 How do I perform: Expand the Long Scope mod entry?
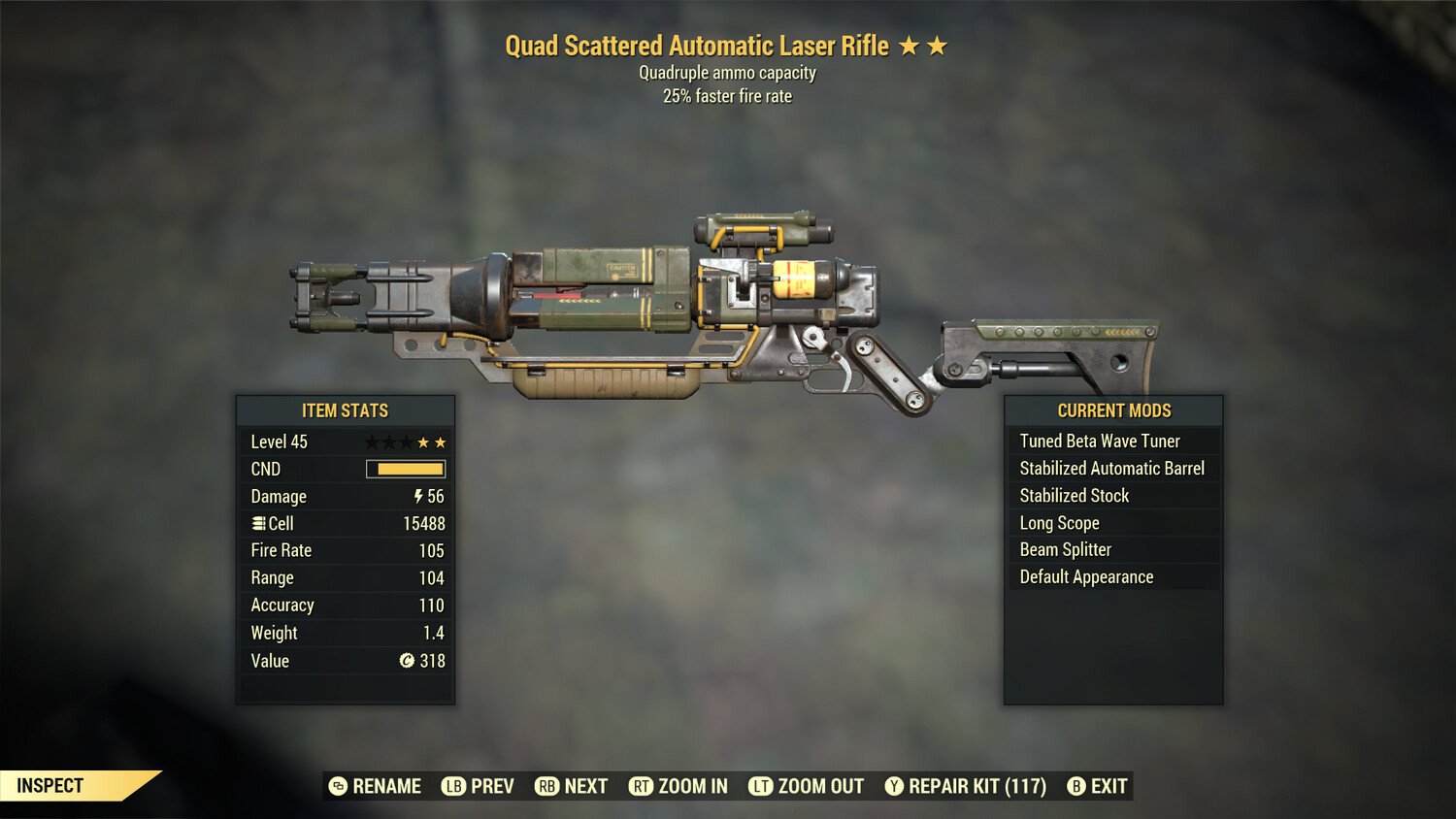1058,522
